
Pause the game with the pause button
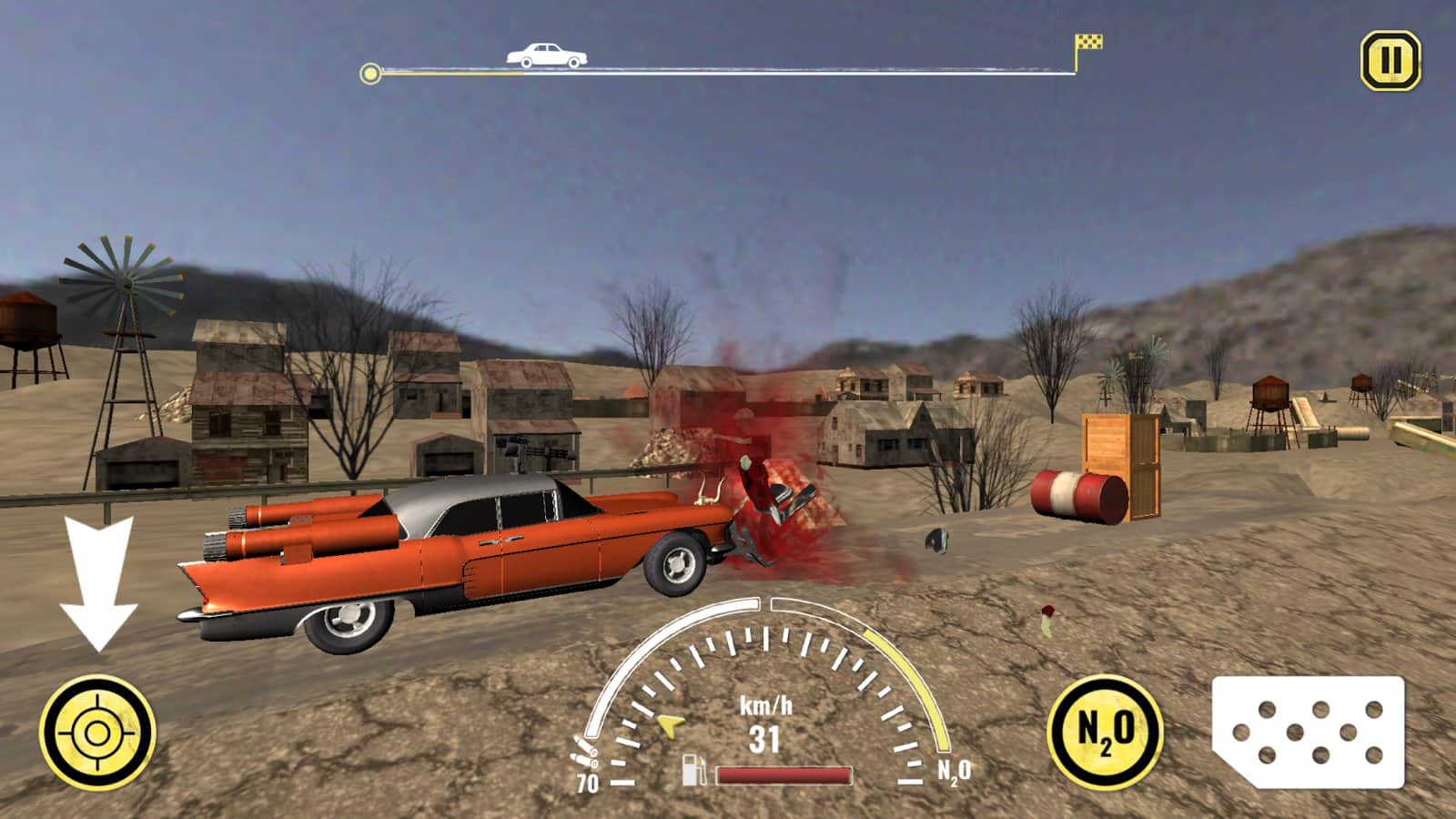click(1390, 61)
